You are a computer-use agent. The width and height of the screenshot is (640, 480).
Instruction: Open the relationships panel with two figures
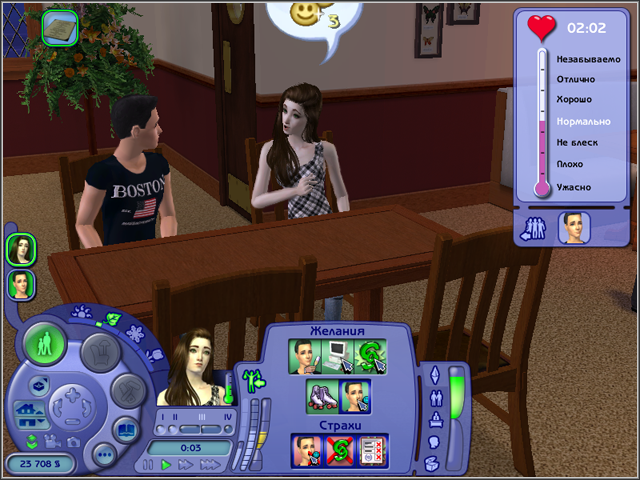point(434,396)
